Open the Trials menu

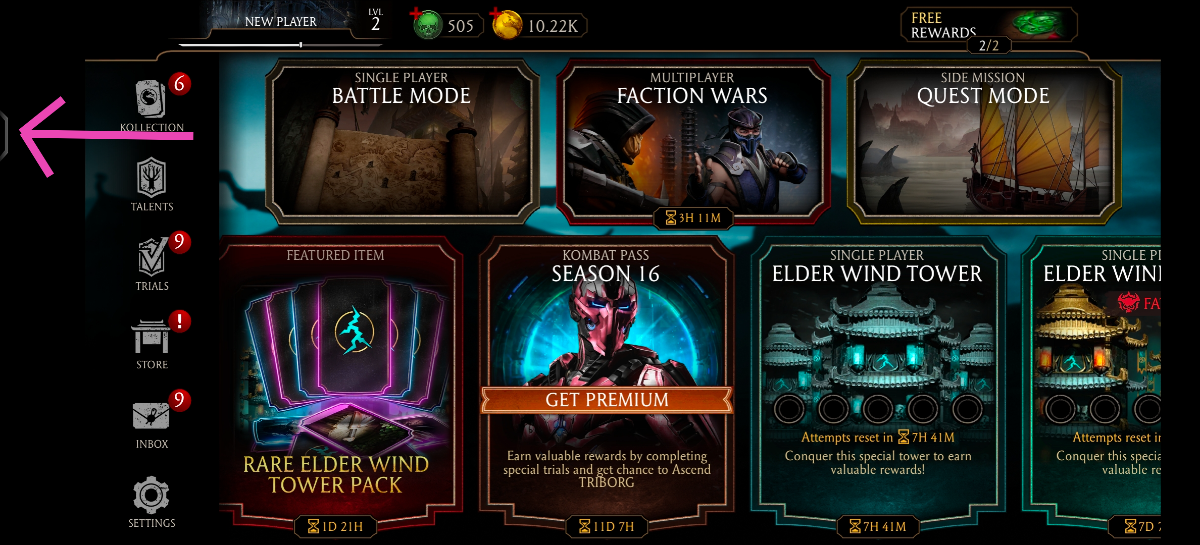[152, 264]
